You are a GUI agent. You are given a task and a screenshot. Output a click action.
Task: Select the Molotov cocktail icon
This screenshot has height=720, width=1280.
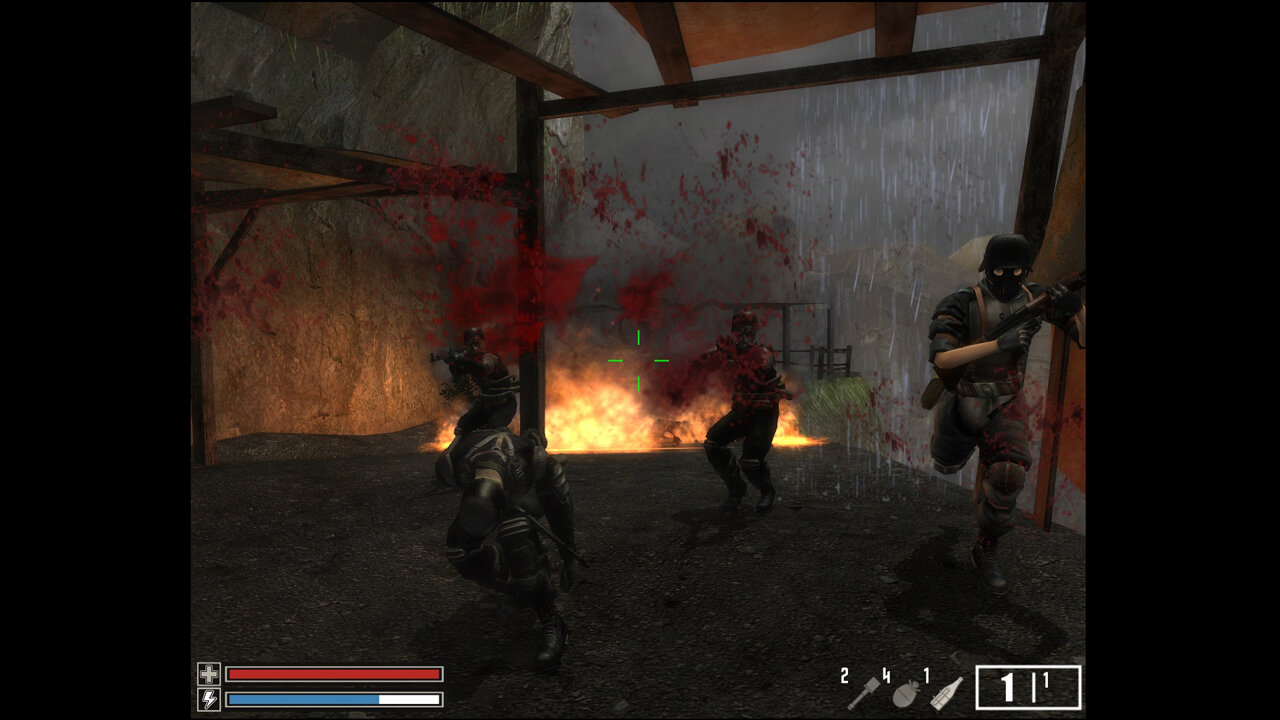(946, 693)
